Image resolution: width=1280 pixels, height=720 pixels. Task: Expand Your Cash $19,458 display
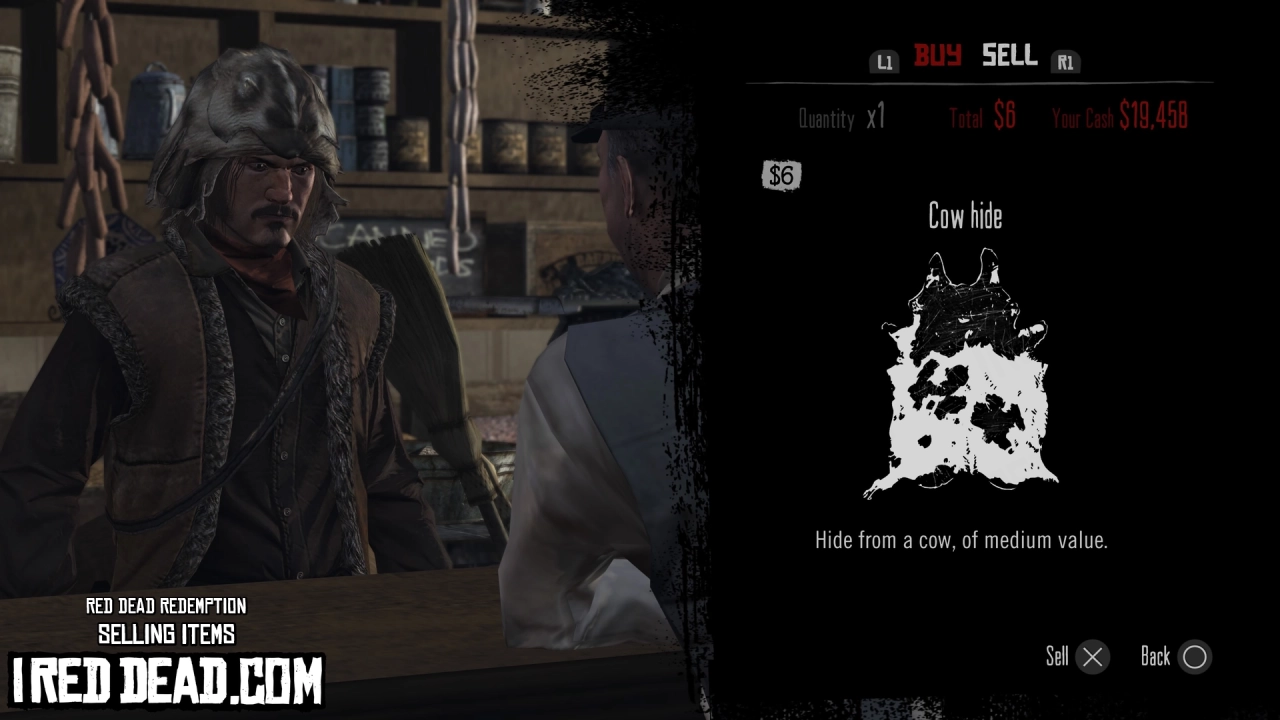click(x=1118, y=116)
